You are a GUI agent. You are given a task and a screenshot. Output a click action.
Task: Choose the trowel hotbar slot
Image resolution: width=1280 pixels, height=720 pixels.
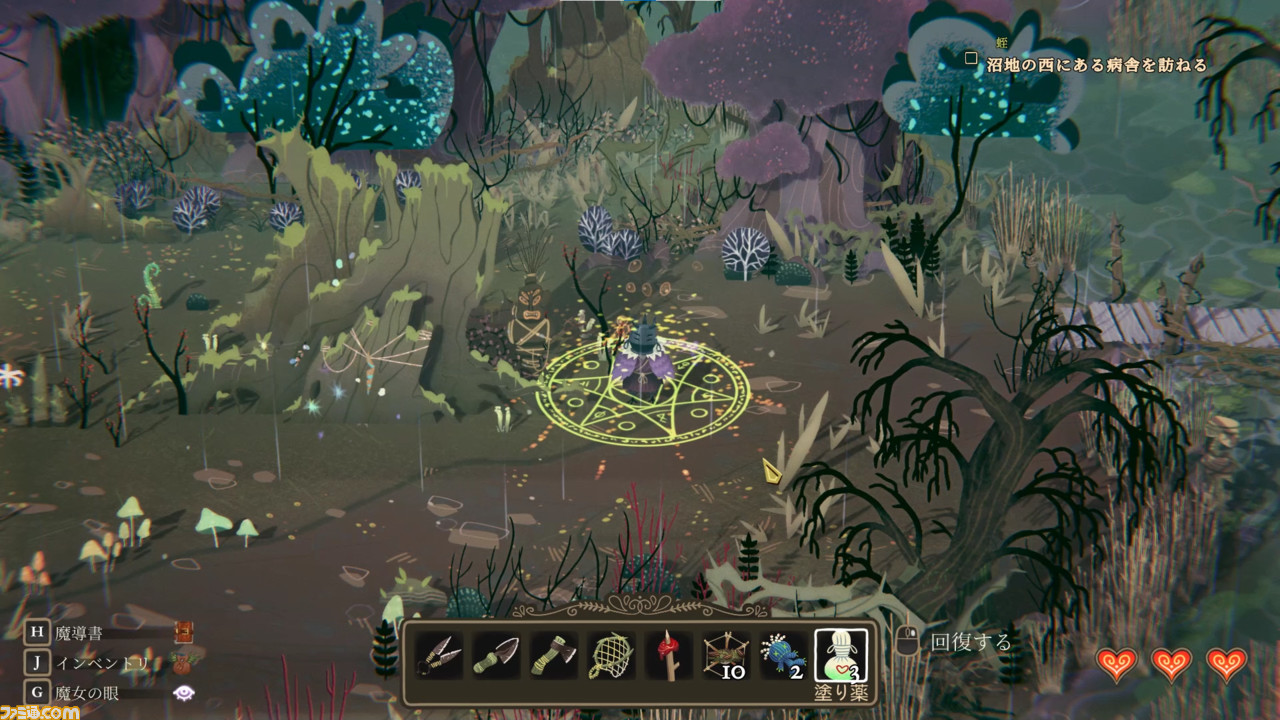point(496,655)
